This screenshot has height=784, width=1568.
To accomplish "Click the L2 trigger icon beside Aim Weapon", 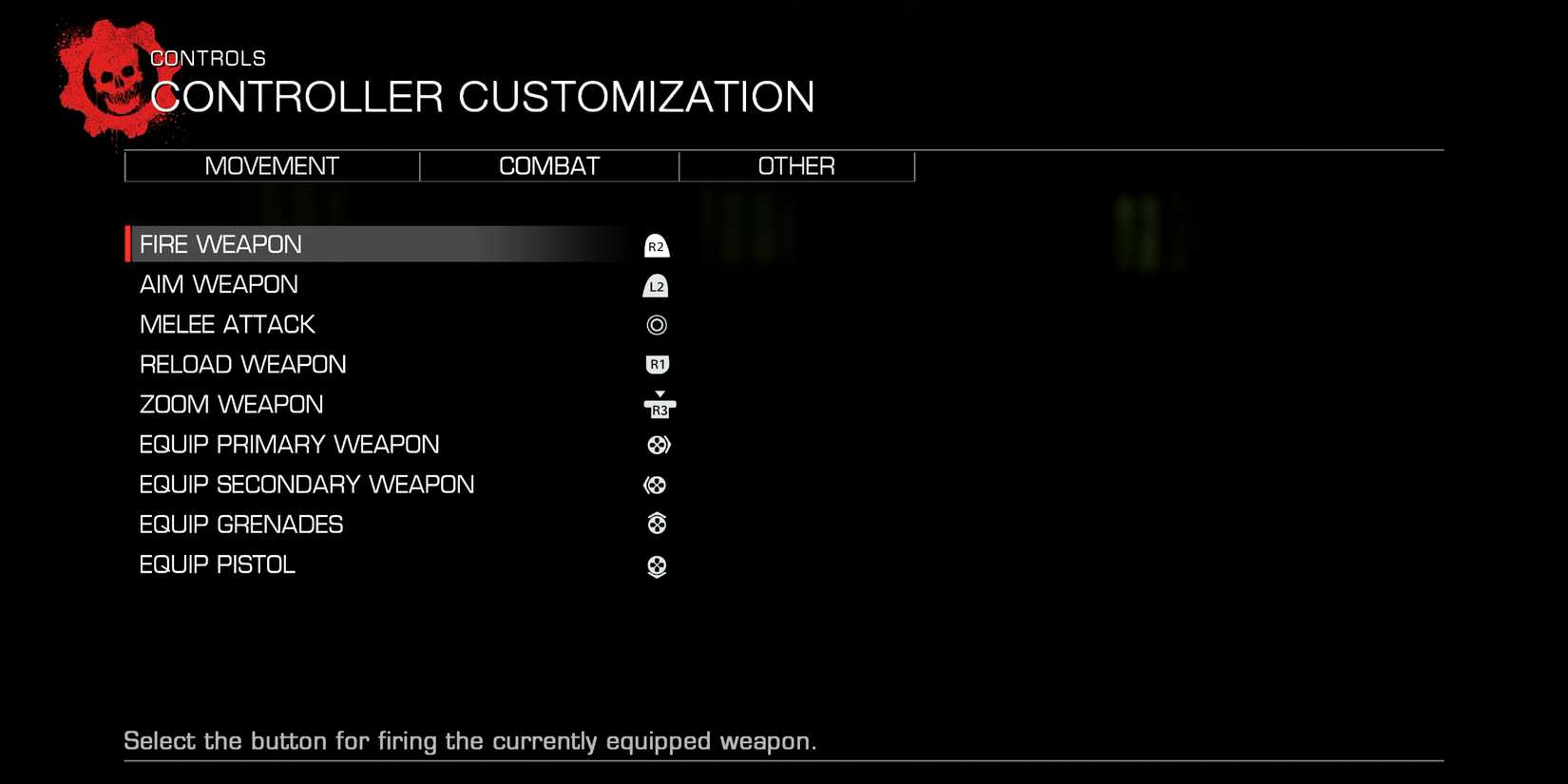I will point(656,284).
